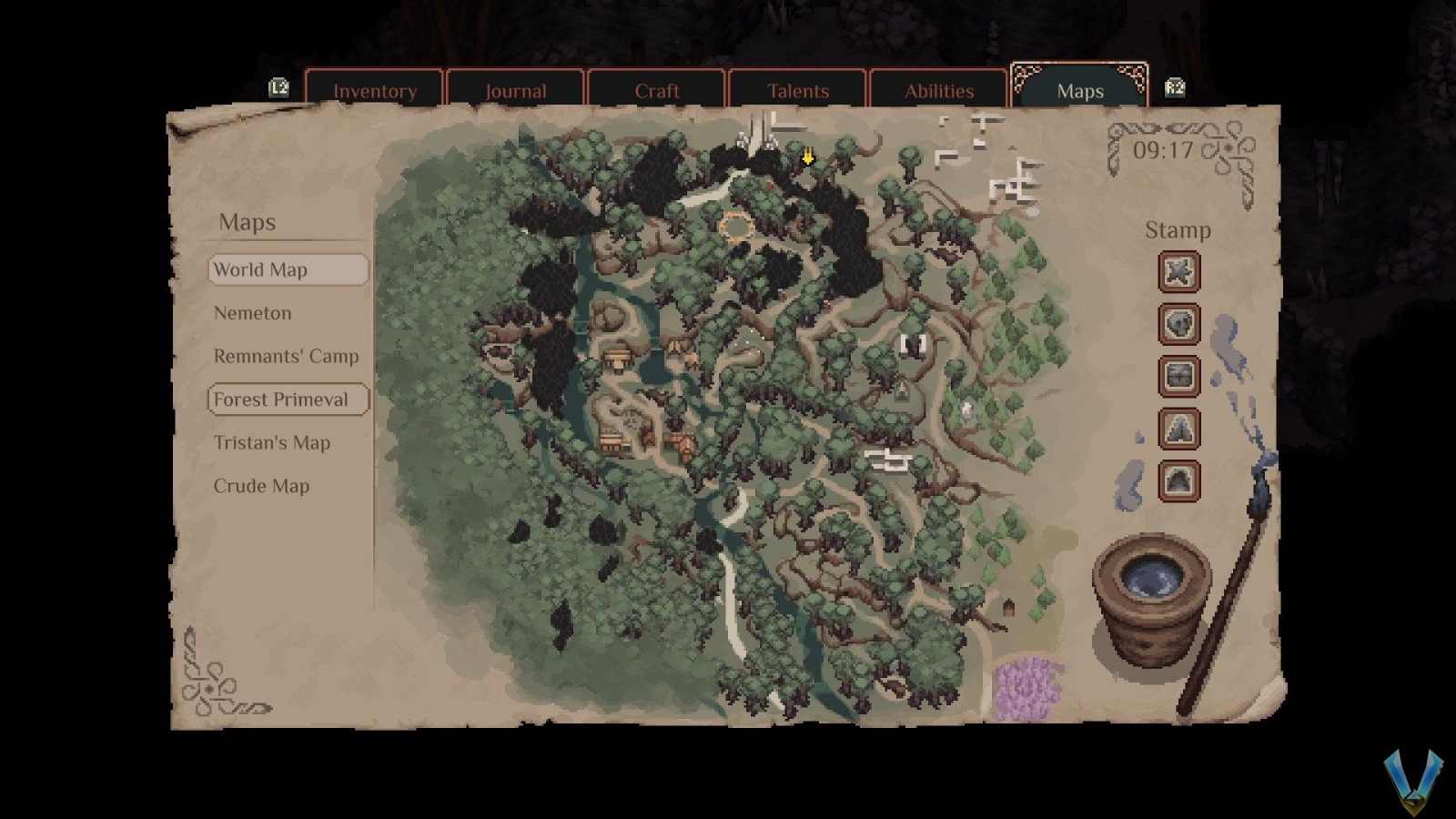Click the yellow player marker arrow on the map
Viewport: 1456px width, 819px height.
tap(806, 158)
